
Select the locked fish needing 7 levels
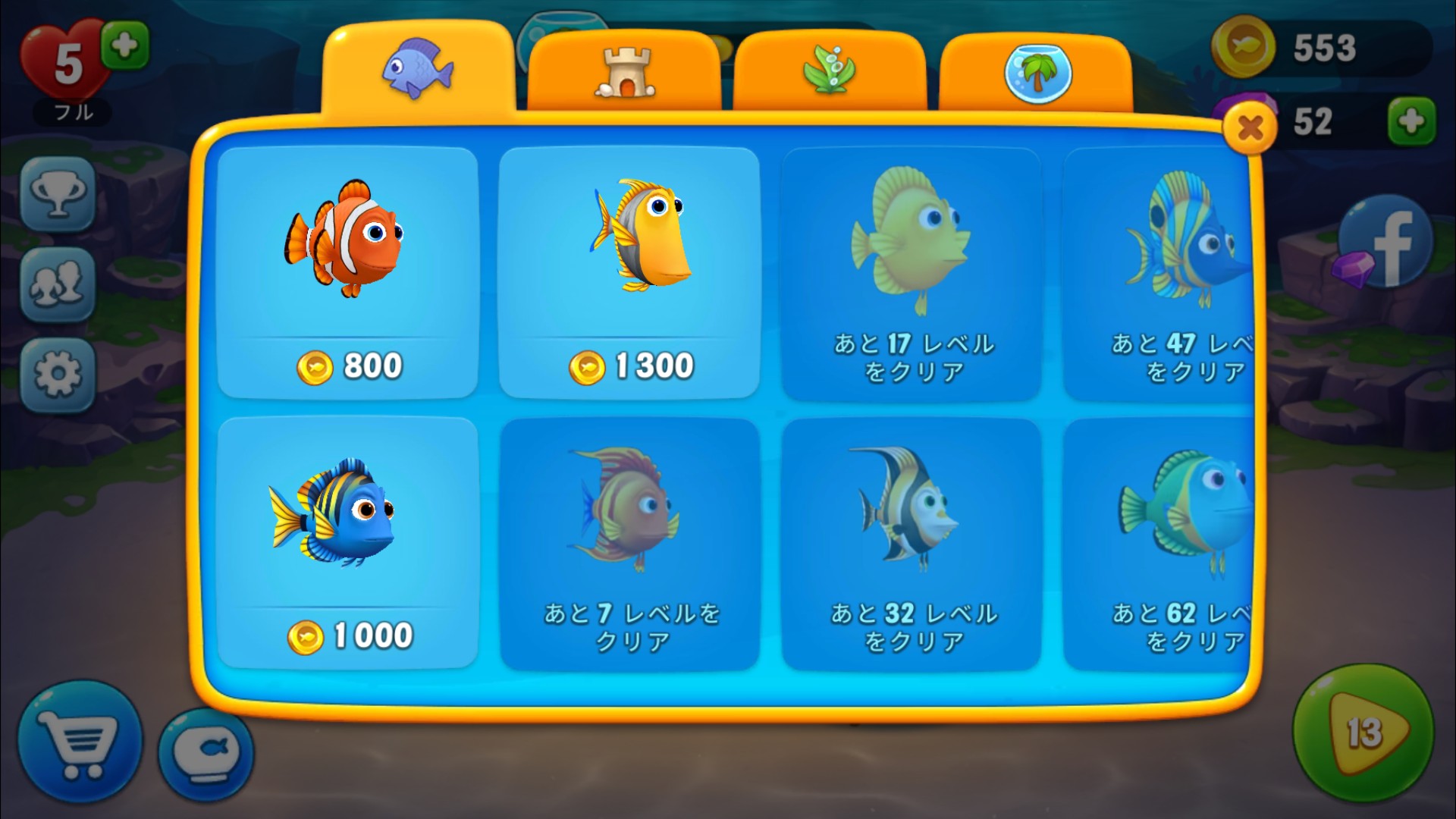pyautogui.click(x=629, y=542)
